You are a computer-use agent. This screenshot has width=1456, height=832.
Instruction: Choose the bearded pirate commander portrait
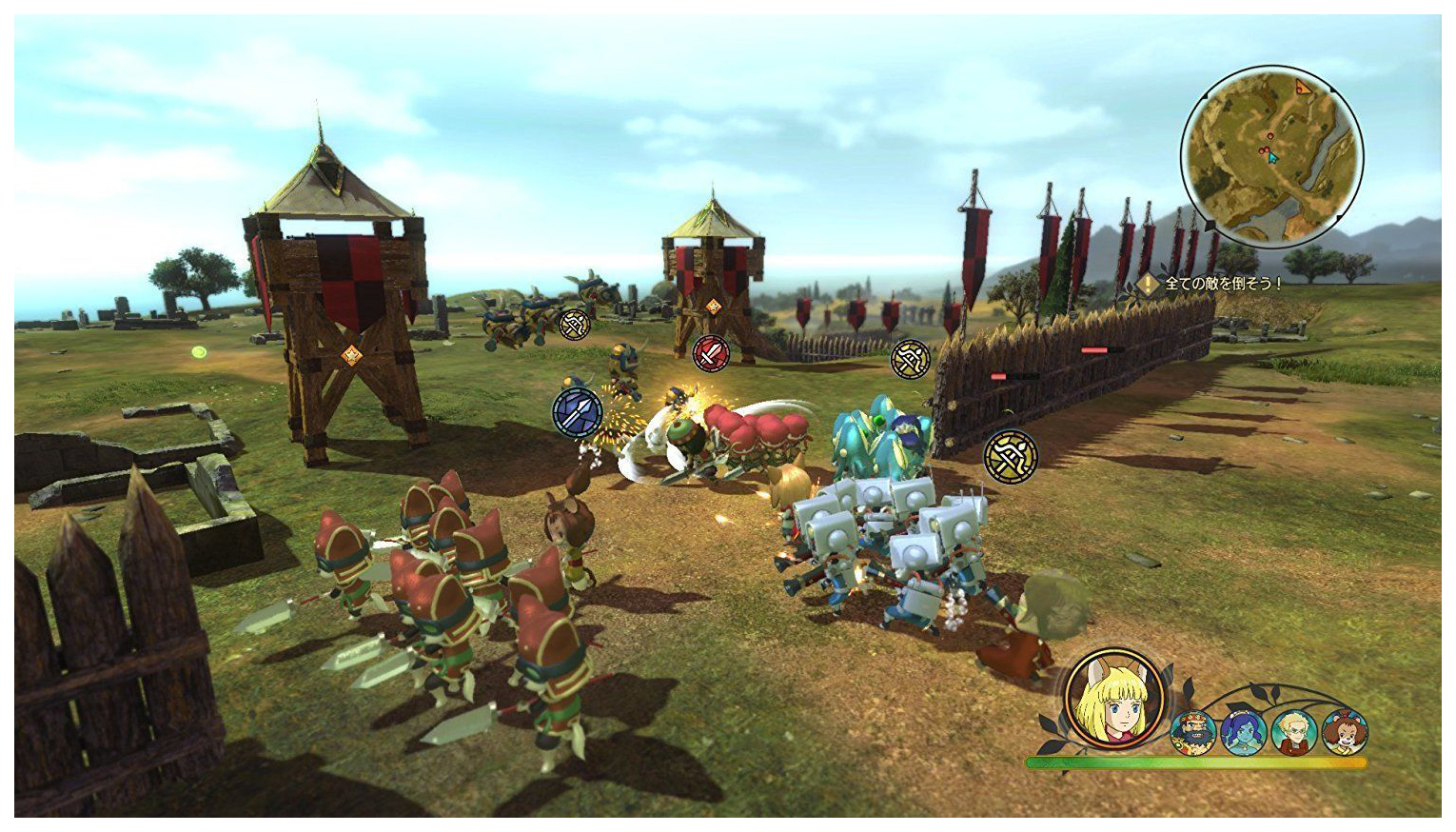(x=1193, y=732)
